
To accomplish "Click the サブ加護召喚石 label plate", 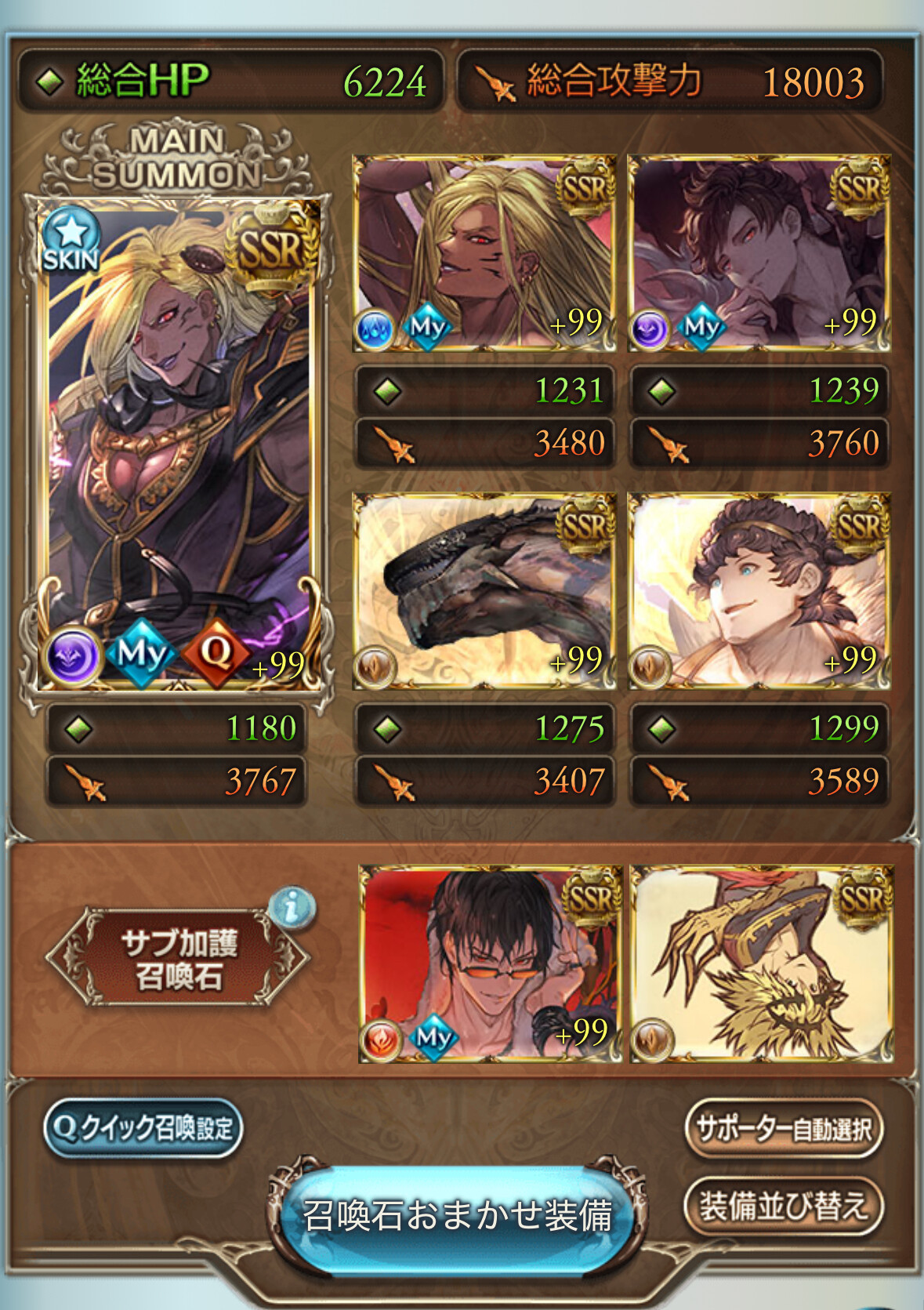I will point(179,958).
